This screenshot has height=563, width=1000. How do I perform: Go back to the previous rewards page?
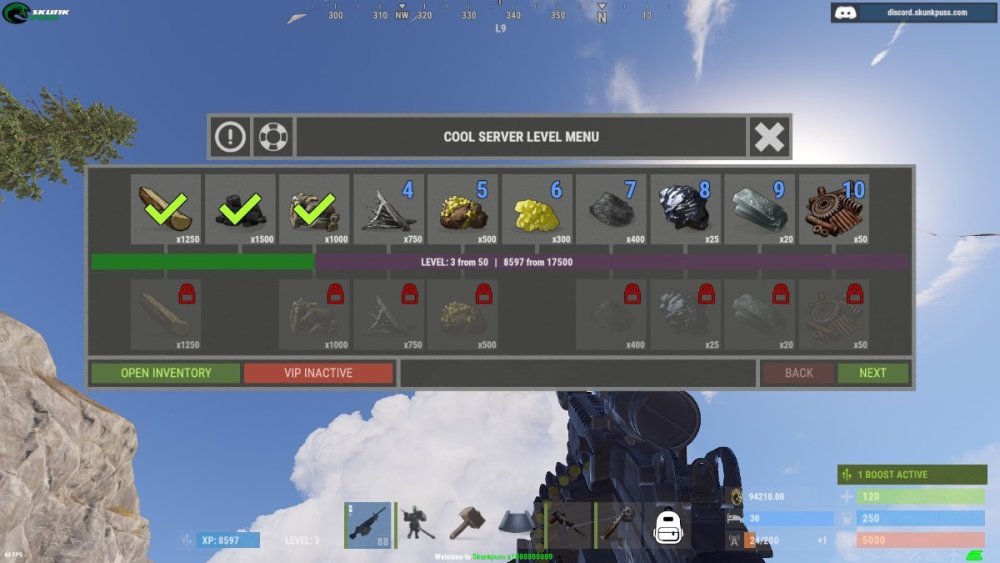(798, 373)
